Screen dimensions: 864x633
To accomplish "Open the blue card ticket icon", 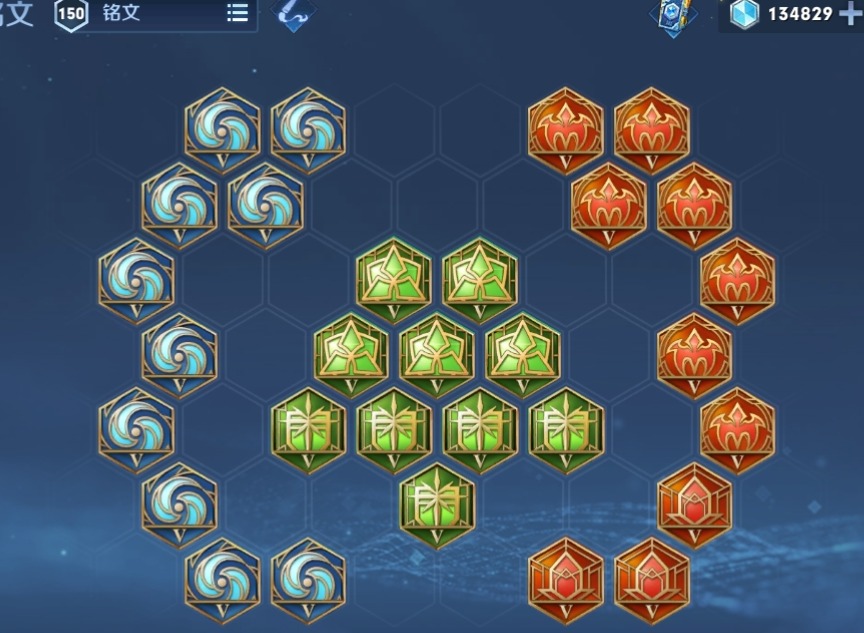I will 673,15.
